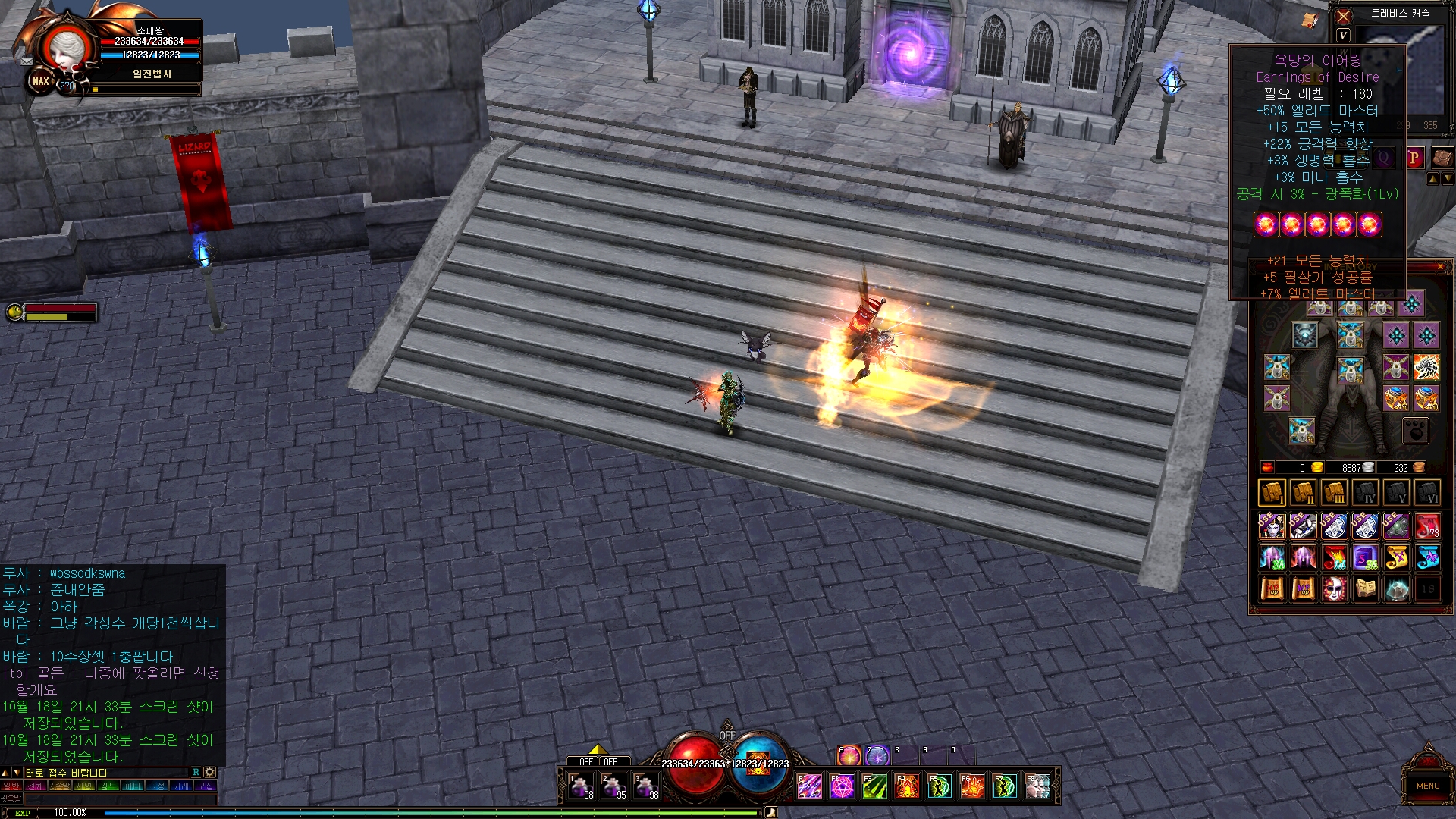Open chat settings gear icon
Image resolution: width=1456 pixels, height=819 pixels.
(210, 772)
